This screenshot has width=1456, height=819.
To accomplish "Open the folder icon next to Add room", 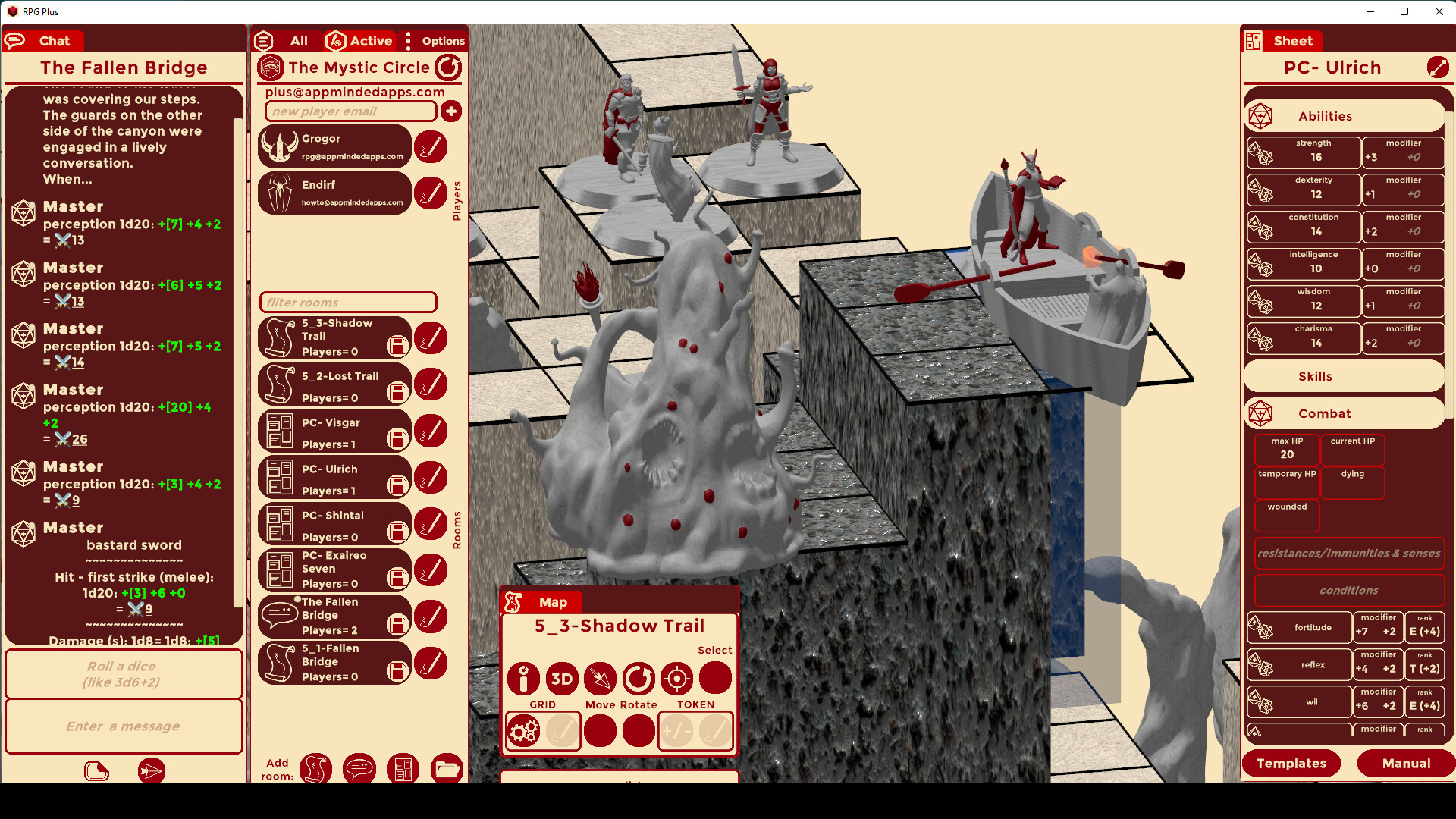I will tap(447, 769).
